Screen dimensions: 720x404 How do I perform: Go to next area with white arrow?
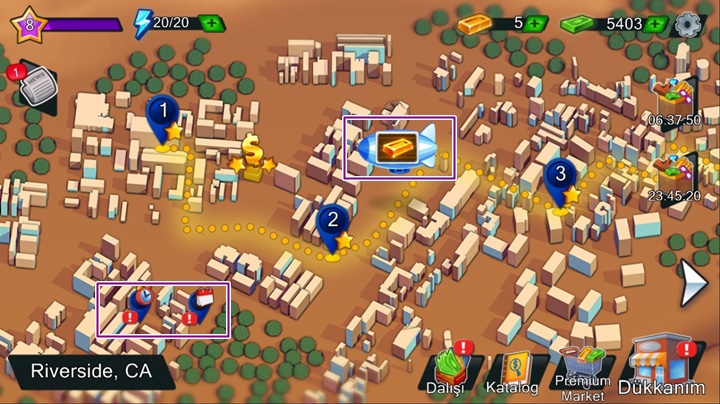pyautogui.click(x=692, y=283)
